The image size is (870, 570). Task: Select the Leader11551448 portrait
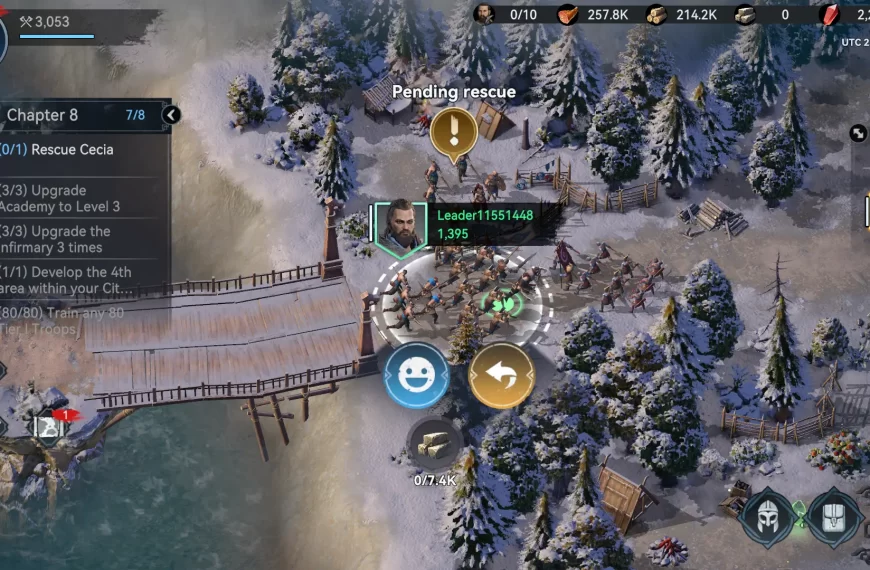click(x=399, y=225)
